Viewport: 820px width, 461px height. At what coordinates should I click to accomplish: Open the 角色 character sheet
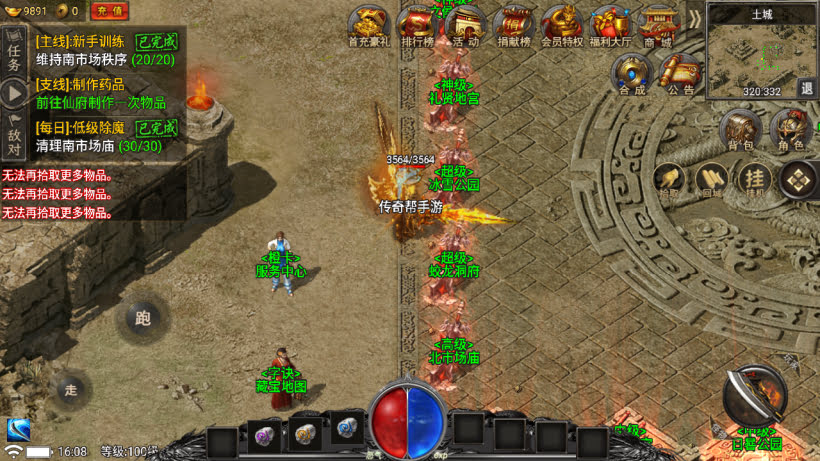[791, 130]
